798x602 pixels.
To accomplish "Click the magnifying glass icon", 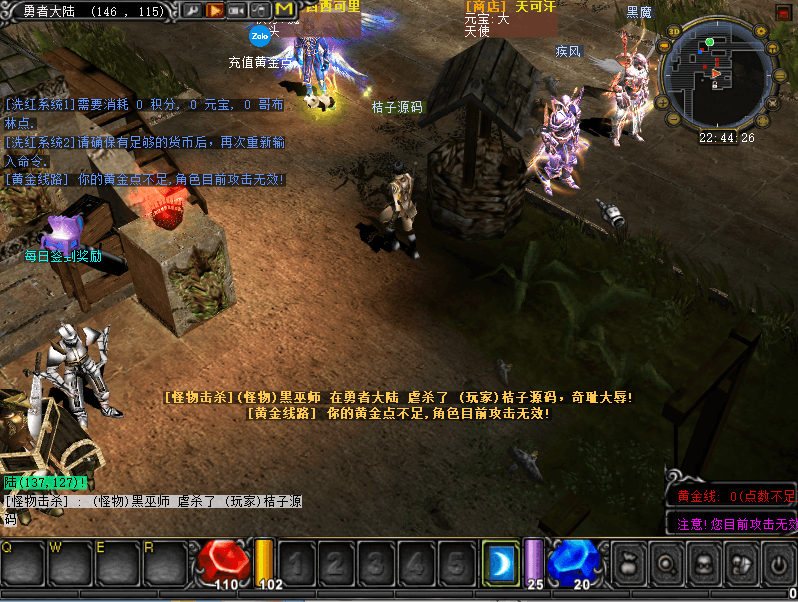I will [x=667, y=564].
